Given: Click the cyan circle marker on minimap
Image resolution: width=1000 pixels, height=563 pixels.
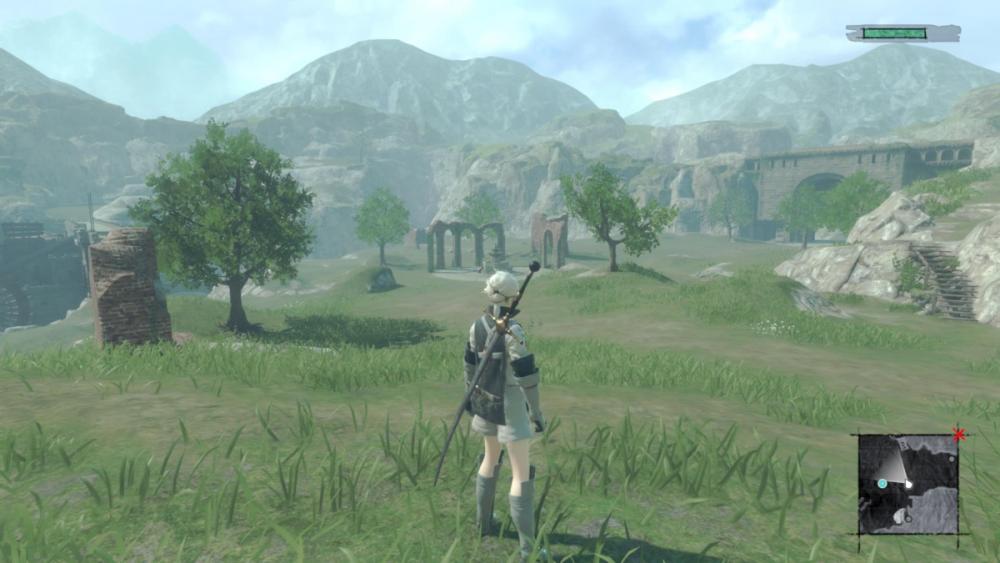Looking at the screenshot, I should click(x=882, y=484).
